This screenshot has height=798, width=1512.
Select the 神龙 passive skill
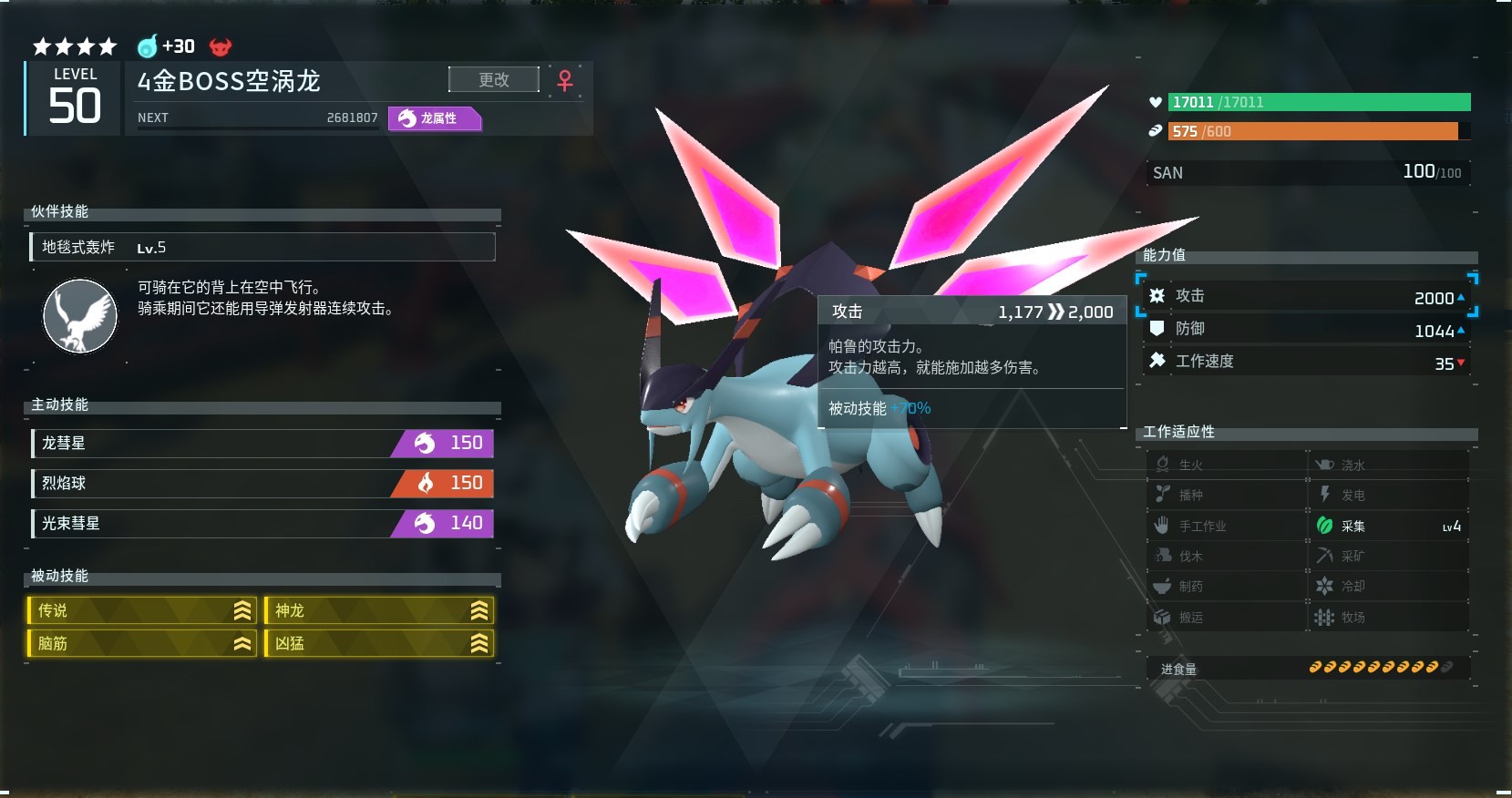pos(379,610)
